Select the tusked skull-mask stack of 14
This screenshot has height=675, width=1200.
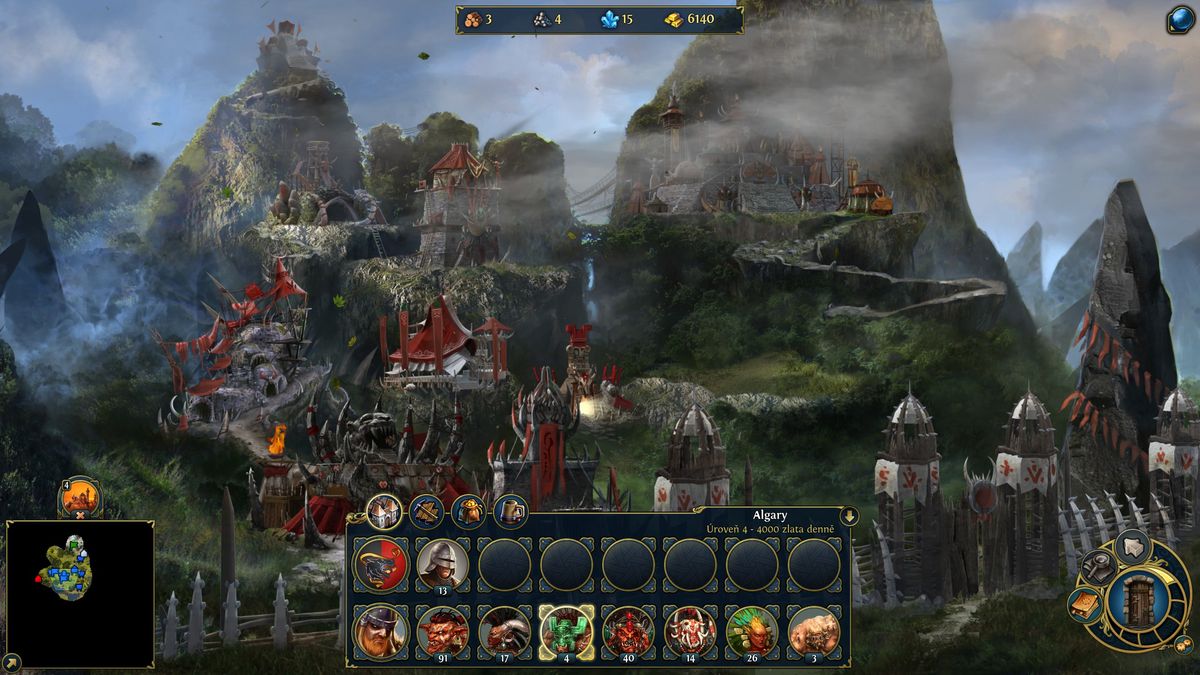[x=690, y=630]
